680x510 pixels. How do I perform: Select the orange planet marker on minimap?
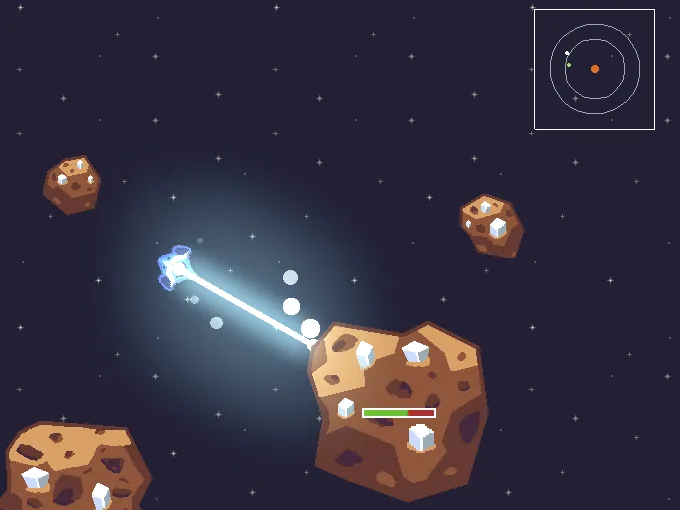pos(595,69)
